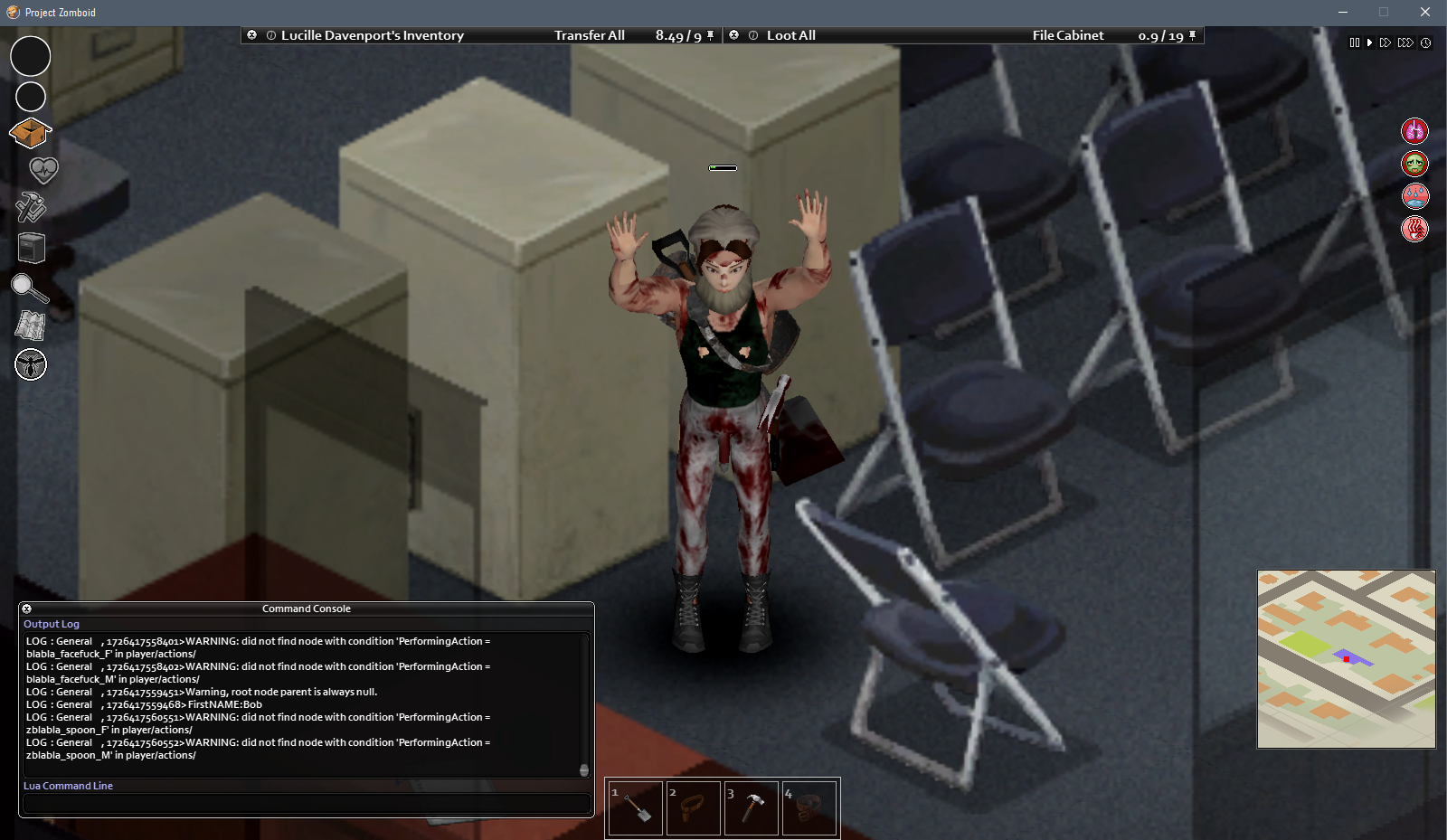Open the crafting hammer and ruler menu

click(30, 207)
